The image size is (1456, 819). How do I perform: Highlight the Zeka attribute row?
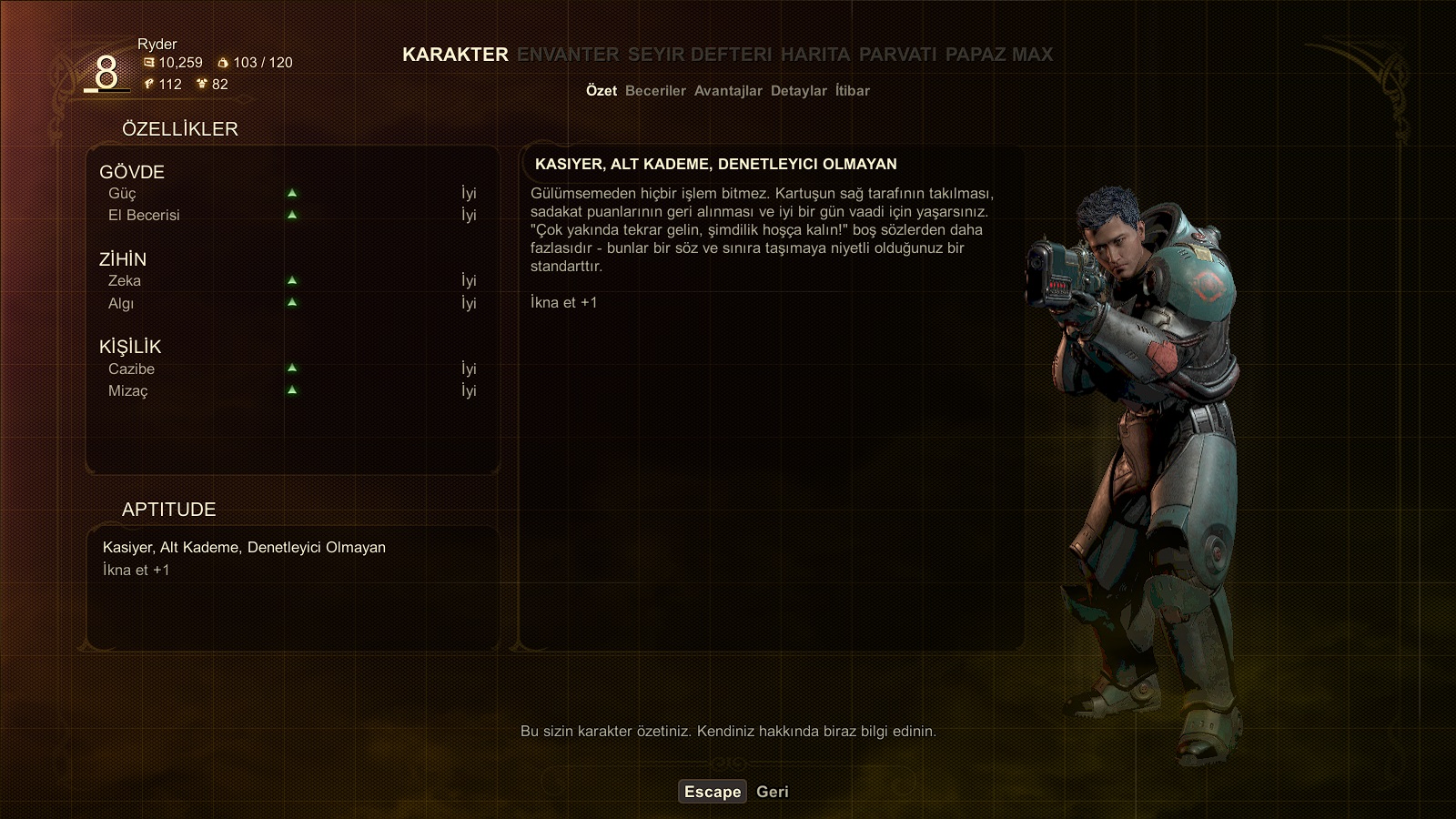(291, 281)
